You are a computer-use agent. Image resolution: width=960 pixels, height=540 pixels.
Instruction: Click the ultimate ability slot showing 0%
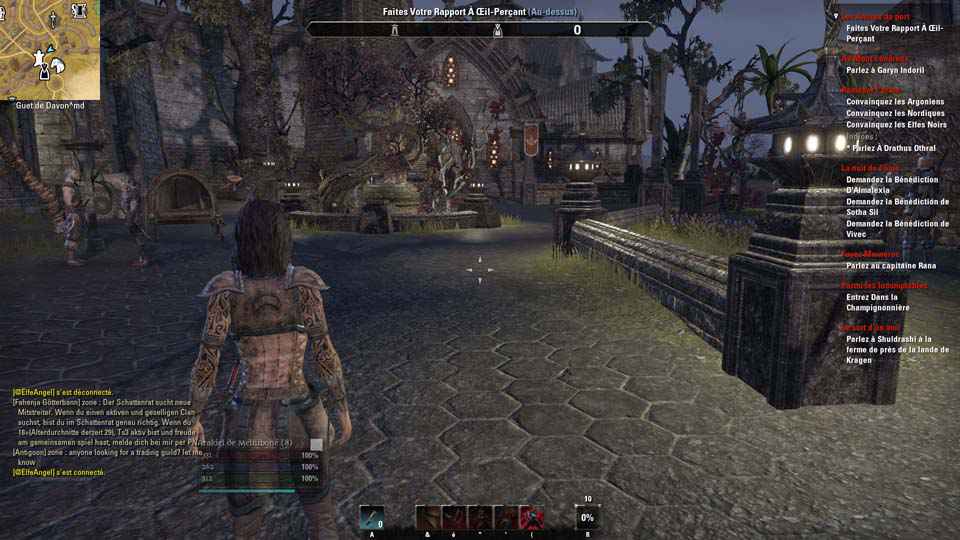(588, 517)
